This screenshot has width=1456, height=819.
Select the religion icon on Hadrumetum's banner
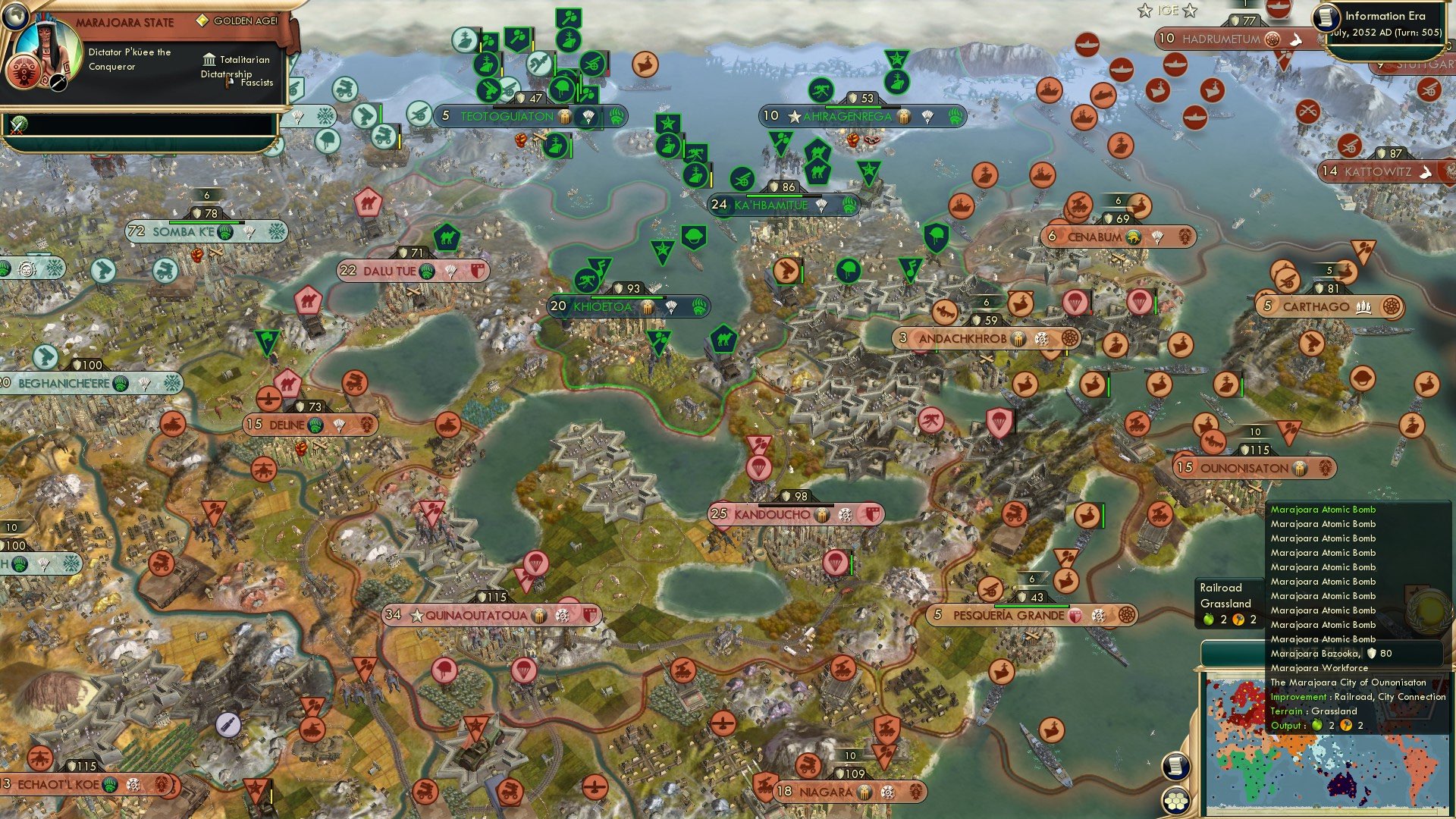1272,39
